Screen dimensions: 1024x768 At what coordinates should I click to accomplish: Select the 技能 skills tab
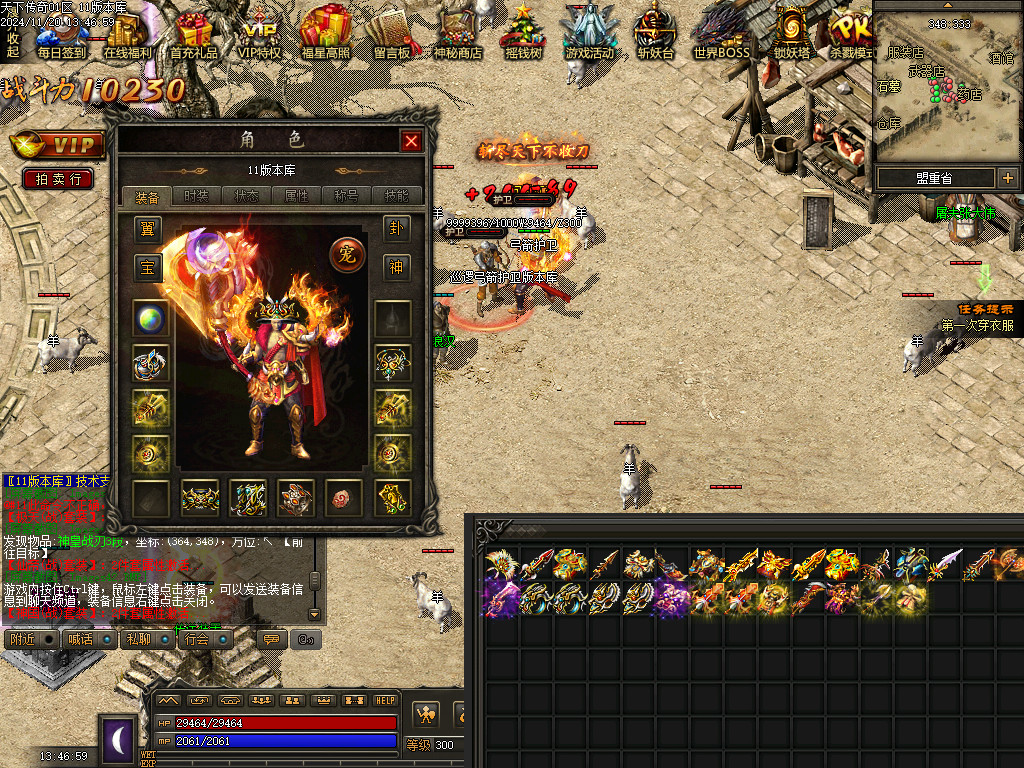397,196
